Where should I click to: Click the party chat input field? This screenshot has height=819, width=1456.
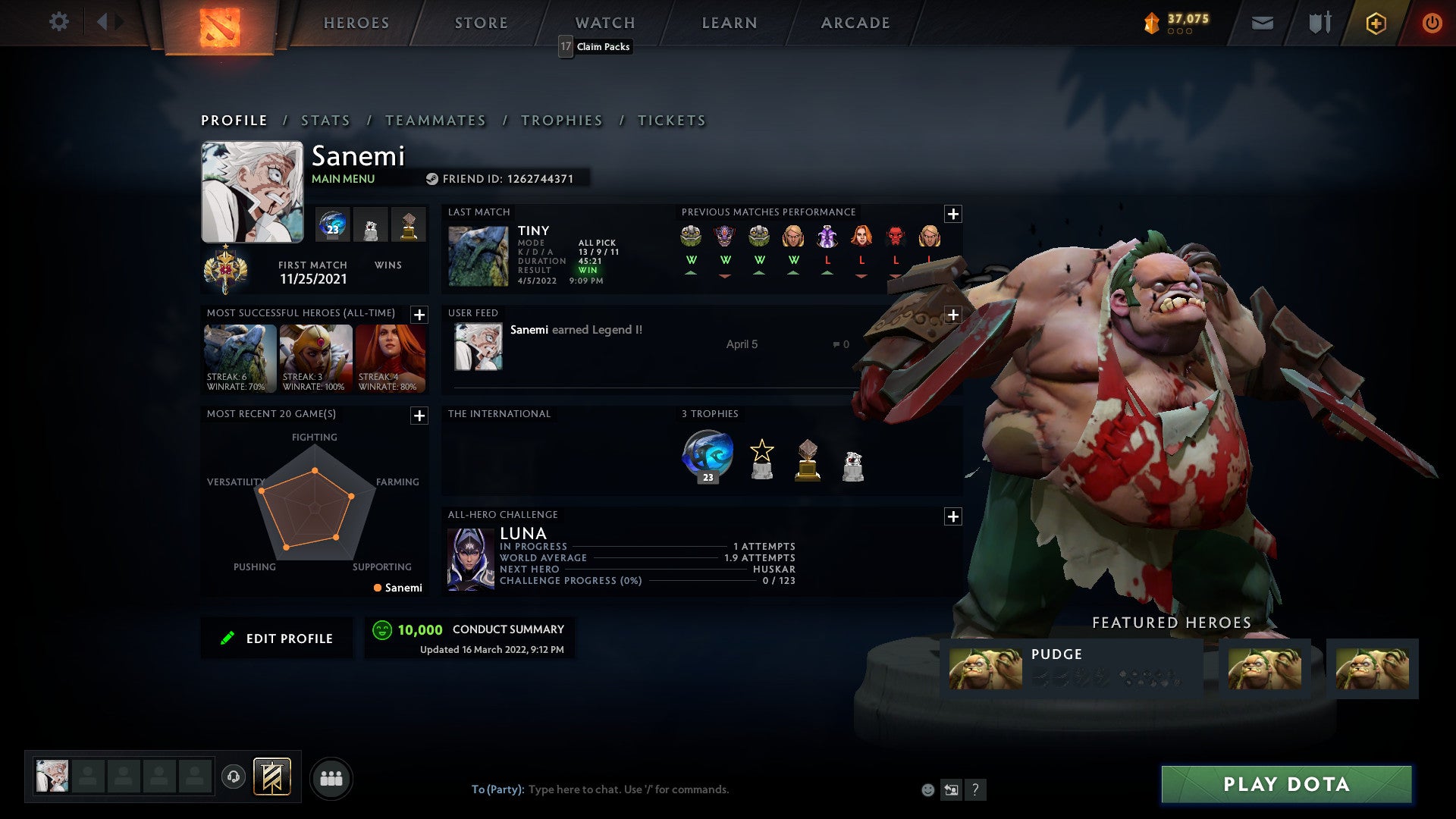tap(645, 789)
